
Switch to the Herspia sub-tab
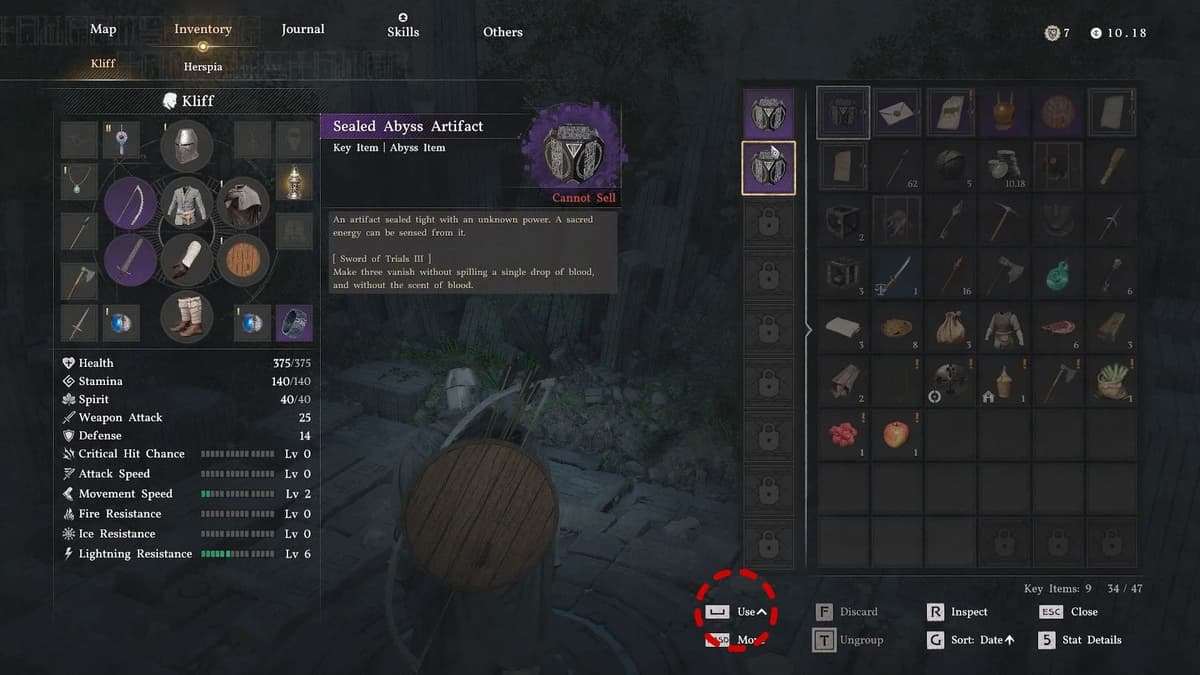click(x=203, y=66)
